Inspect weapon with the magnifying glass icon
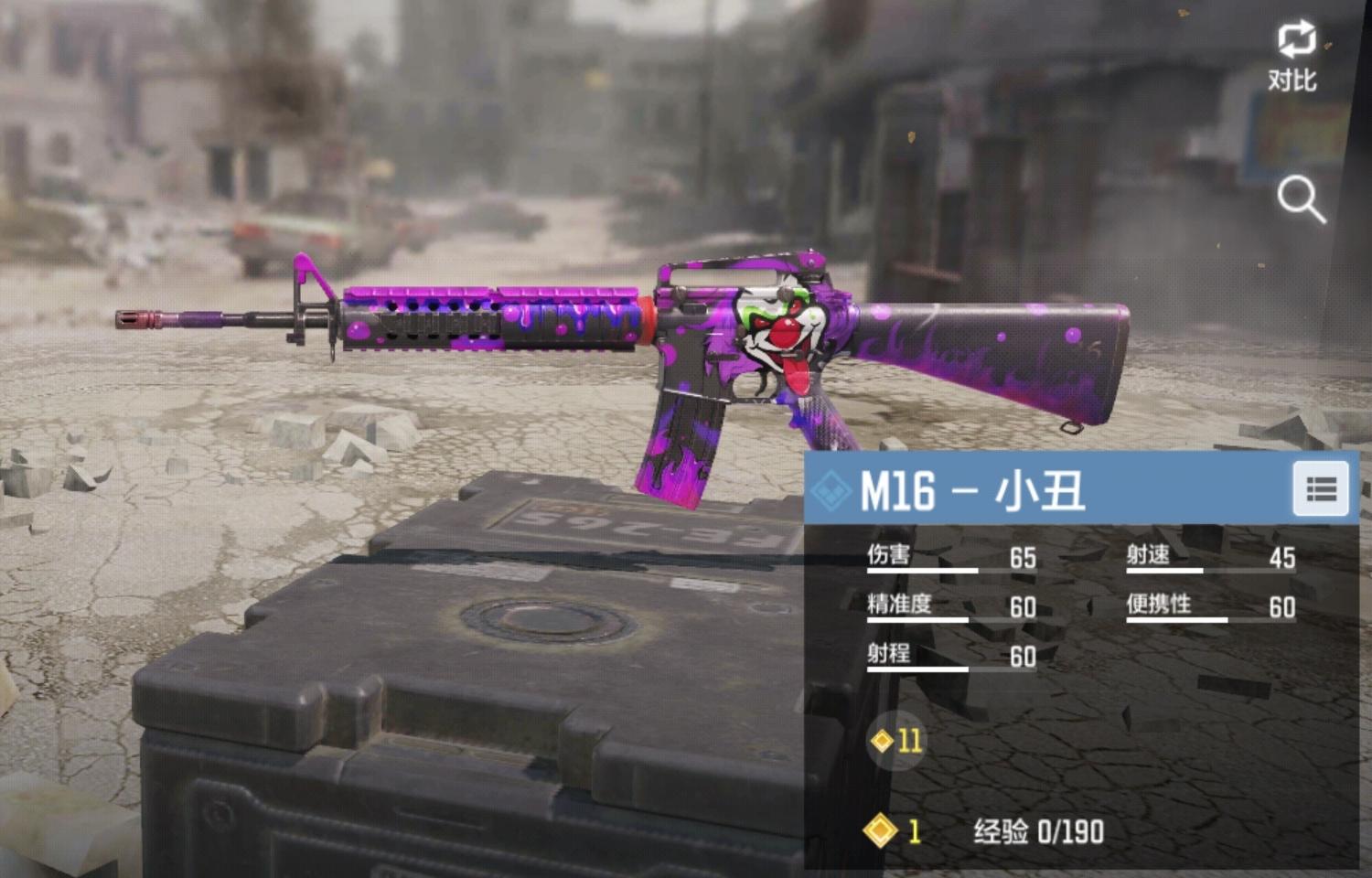This screenshot has height=878, width=1372. click(1300, 199)
